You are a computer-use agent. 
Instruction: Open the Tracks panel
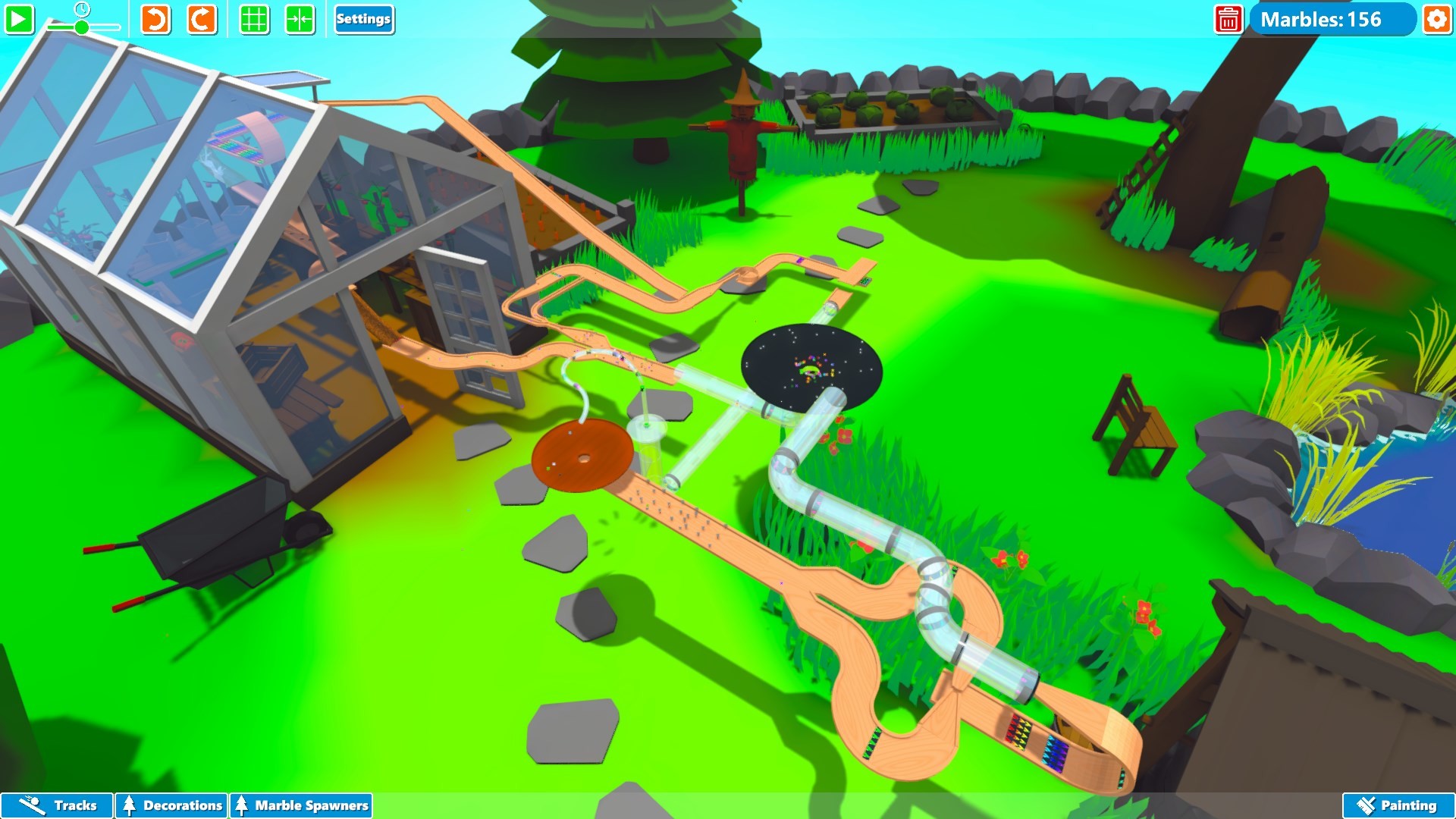point(55,805)
